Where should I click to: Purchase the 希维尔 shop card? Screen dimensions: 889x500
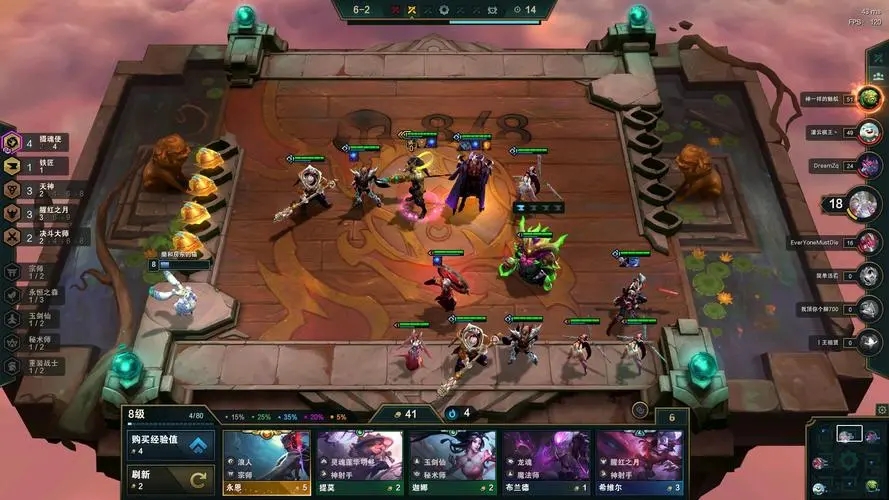point(640,463)
